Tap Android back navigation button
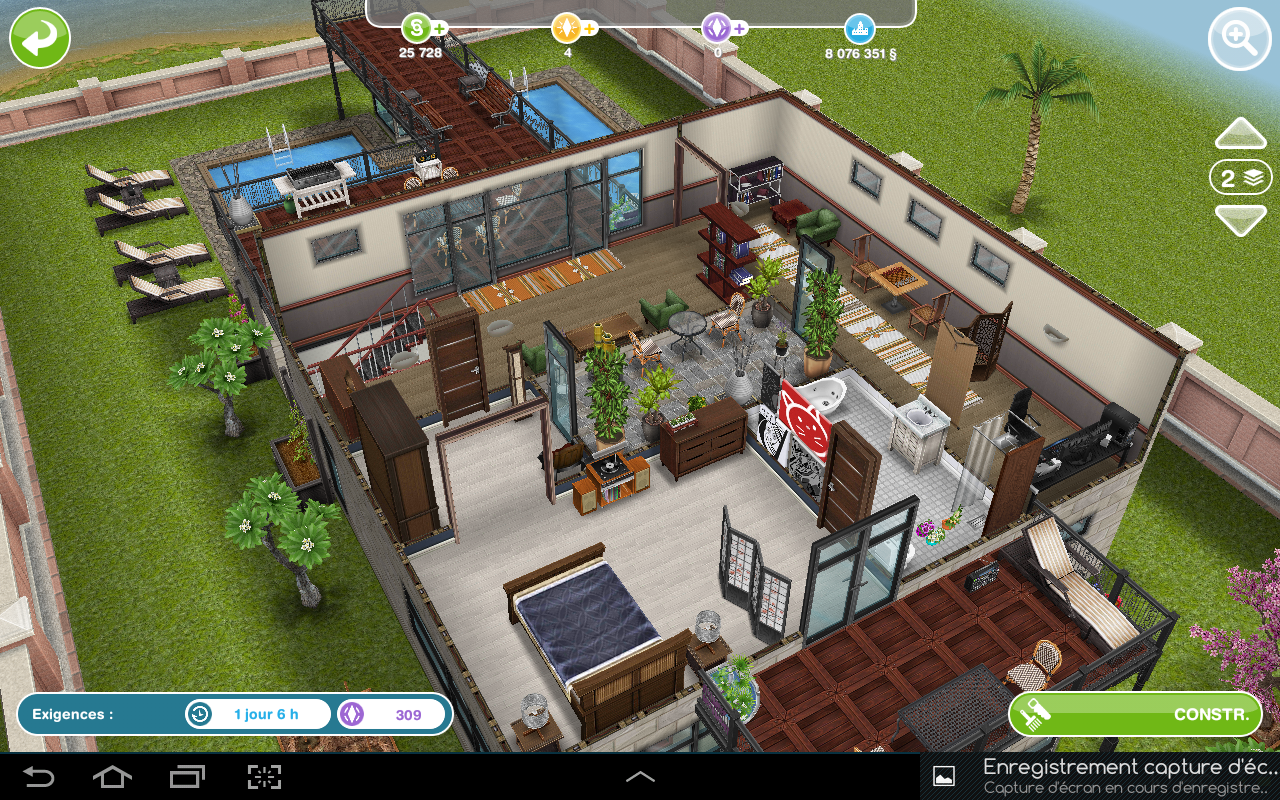The height and width of the screenshot is (800, 1280). click(x=39, y=777)
